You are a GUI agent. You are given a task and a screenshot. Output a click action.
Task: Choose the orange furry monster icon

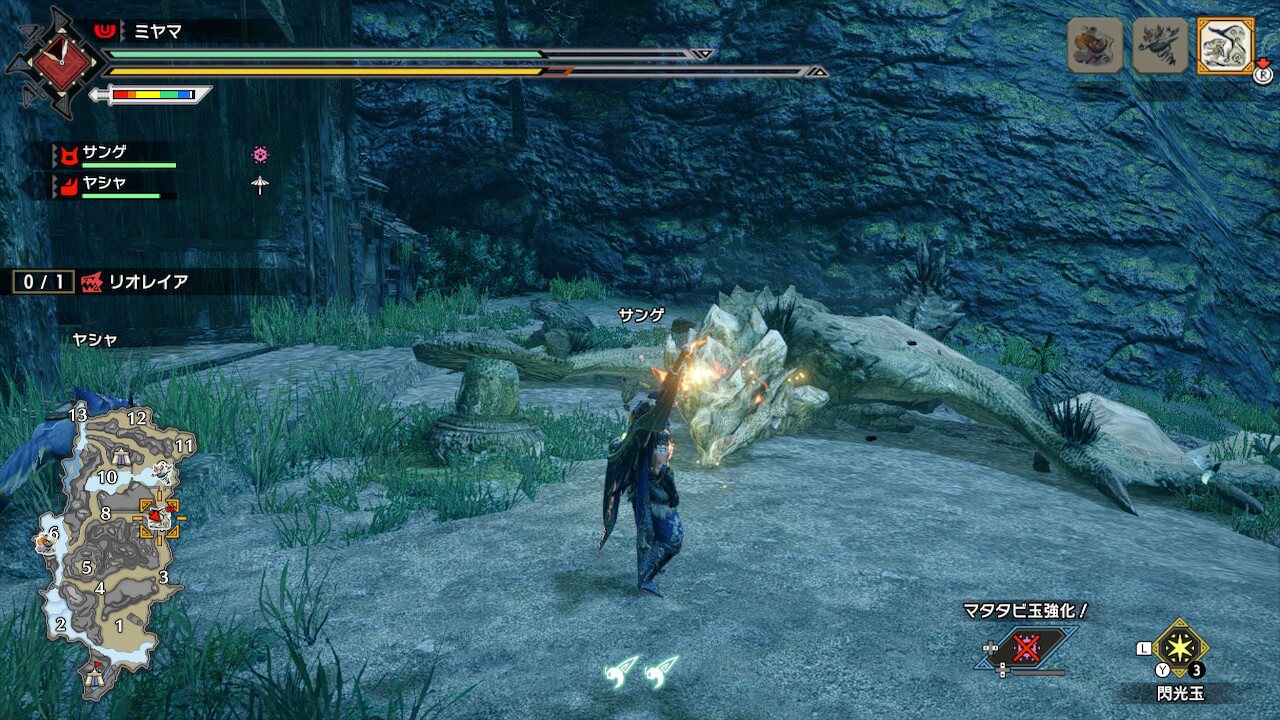coord(1095,45)
